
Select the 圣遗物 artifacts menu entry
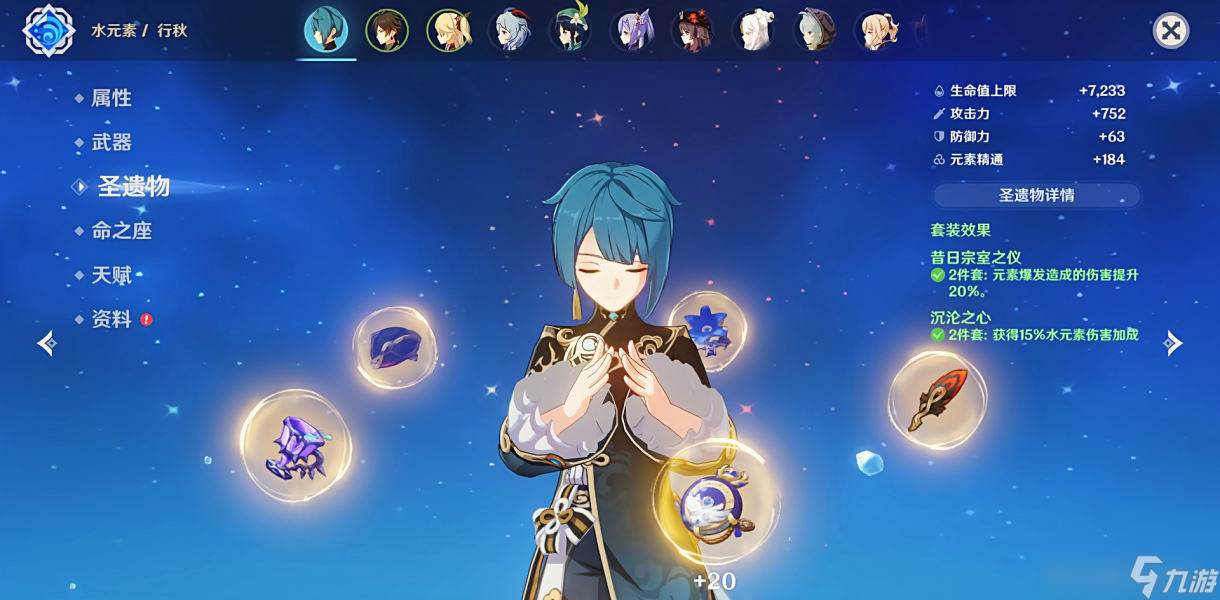click(133, 187)
